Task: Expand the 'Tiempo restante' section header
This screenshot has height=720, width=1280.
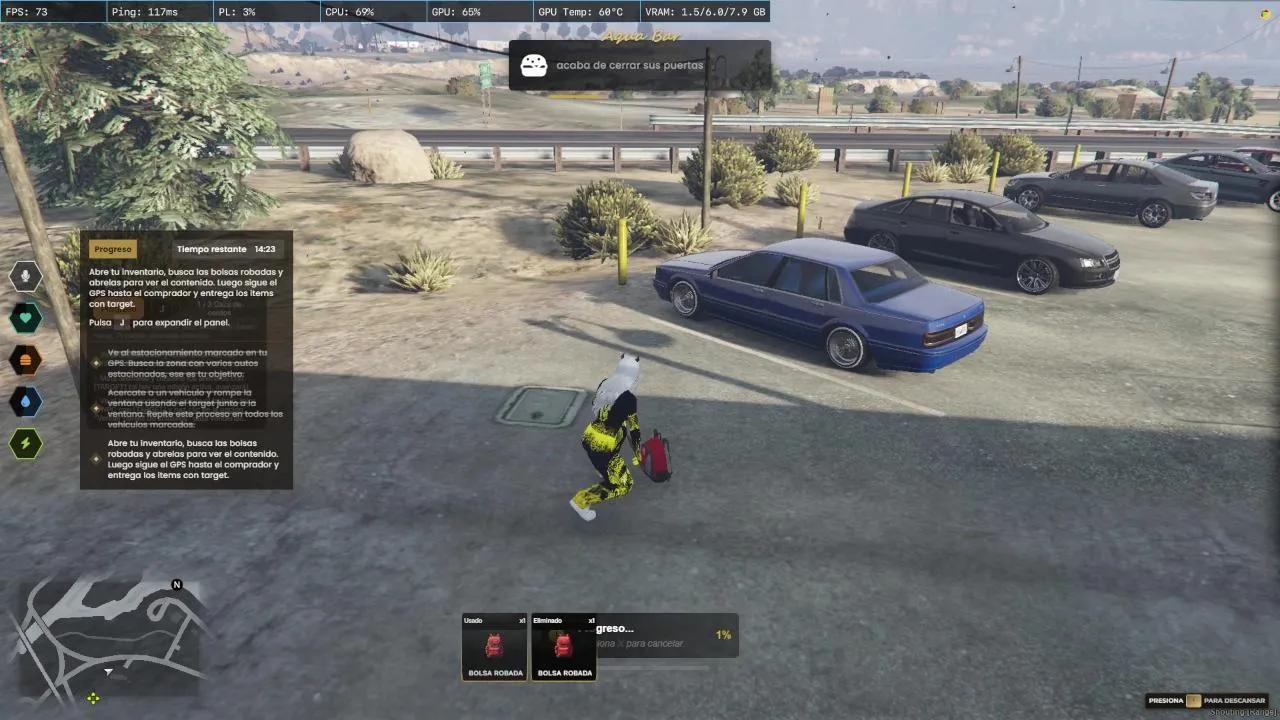Action: [211, 248]
